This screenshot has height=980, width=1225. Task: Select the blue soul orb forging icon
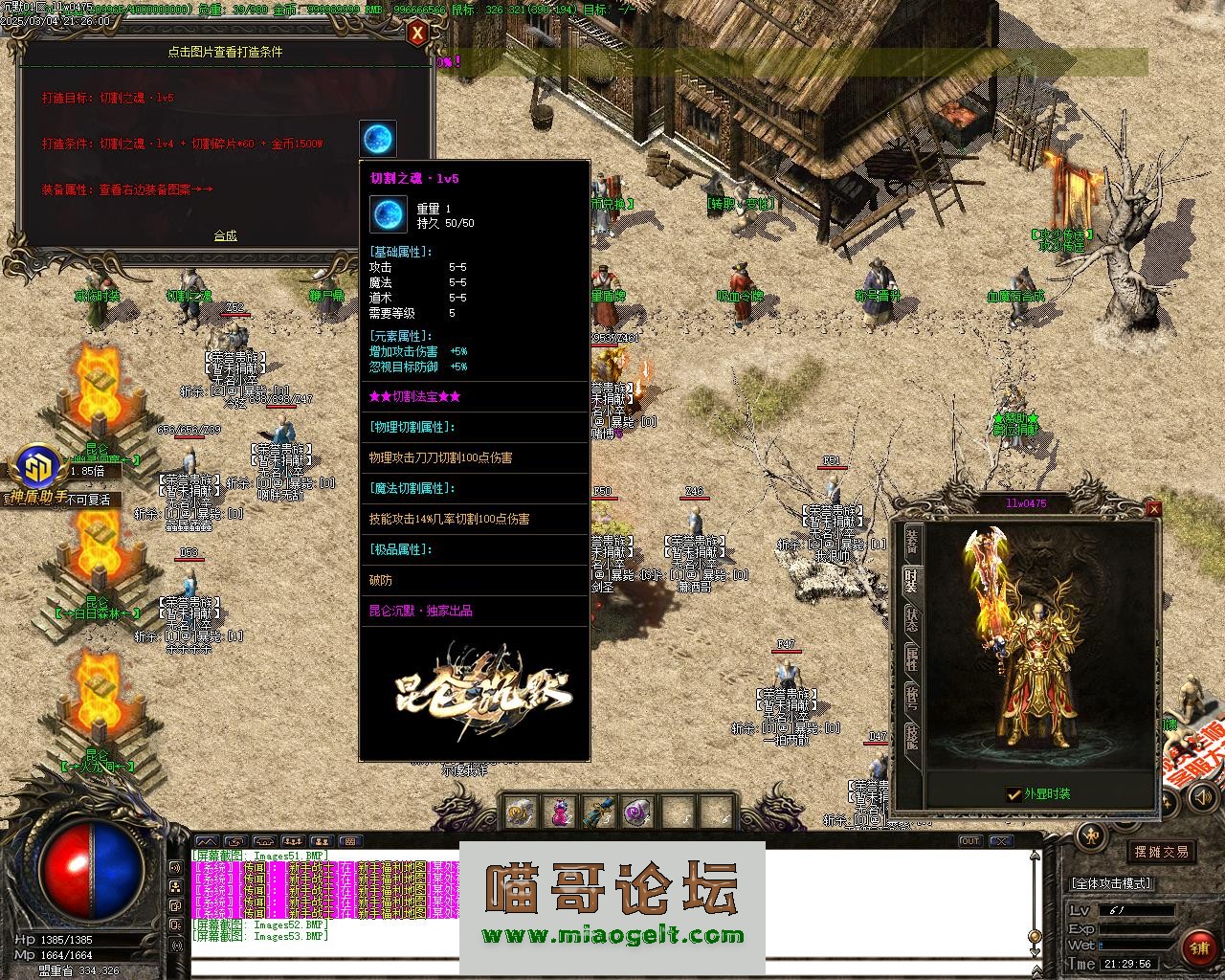(x=378, y=139)
